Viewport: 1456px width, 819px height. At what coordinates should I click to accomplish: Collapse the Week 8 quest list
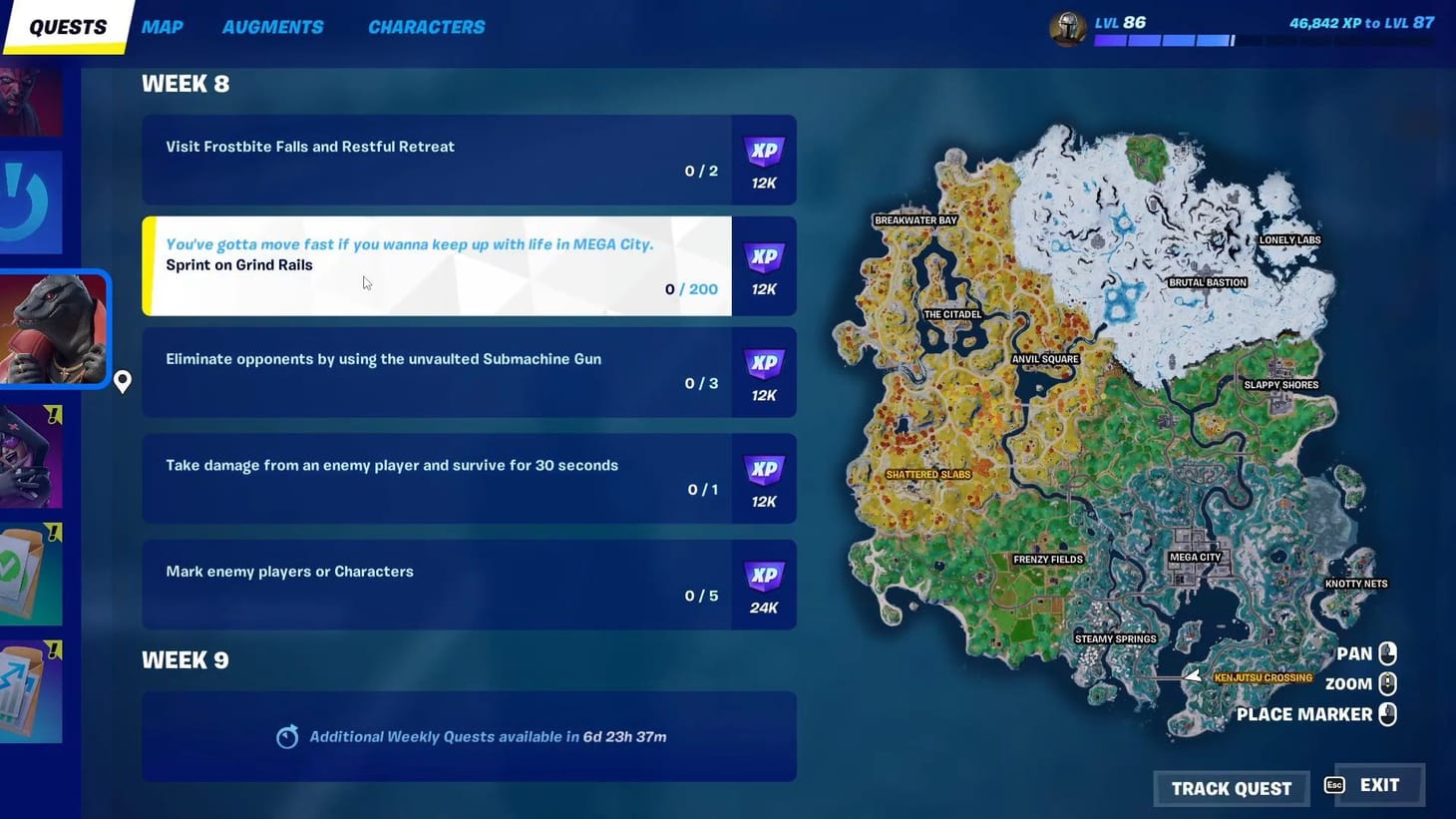pos(185,83)
